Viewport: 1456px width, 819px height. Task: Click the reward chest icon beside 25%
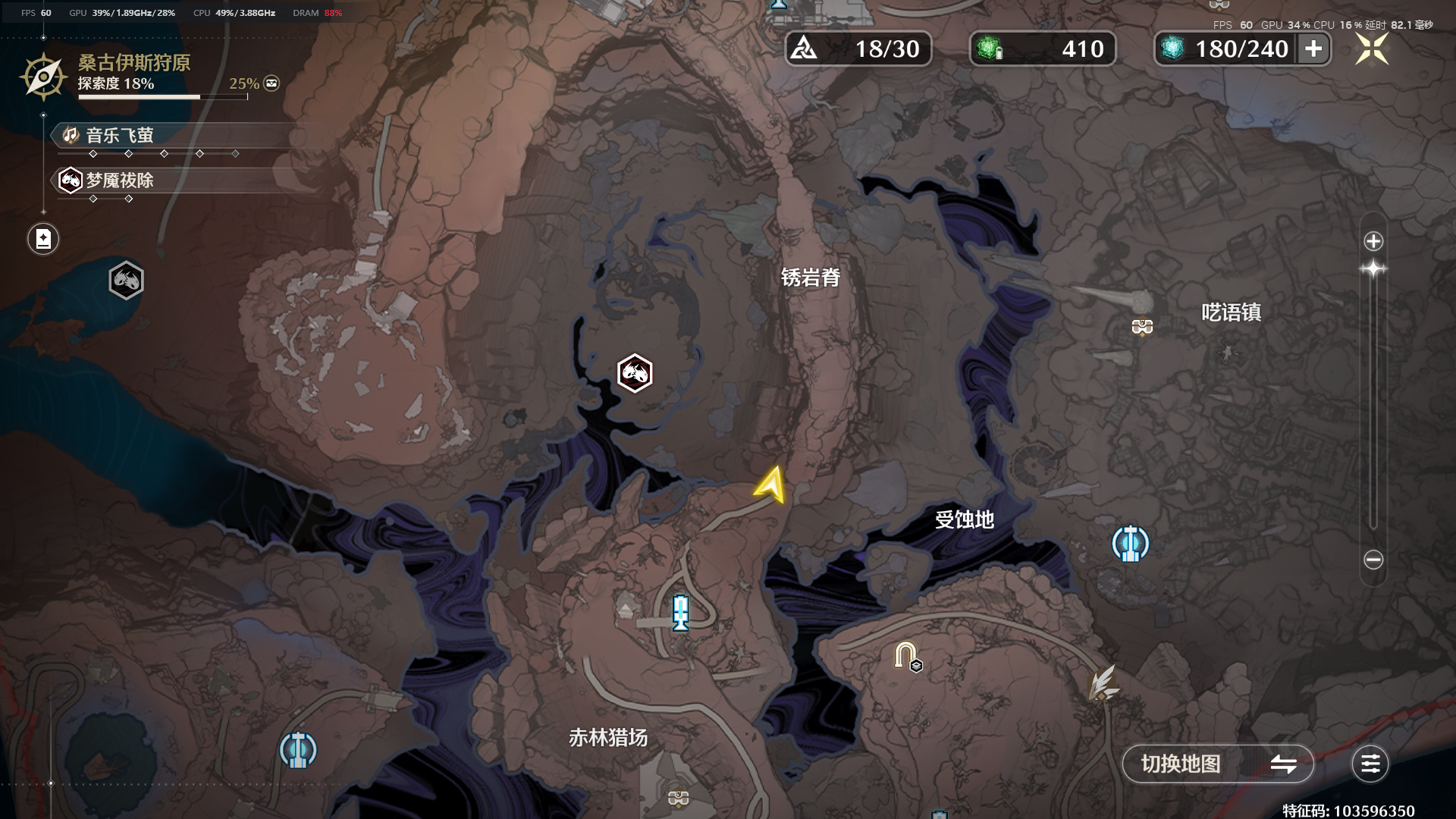click(270, 83)
